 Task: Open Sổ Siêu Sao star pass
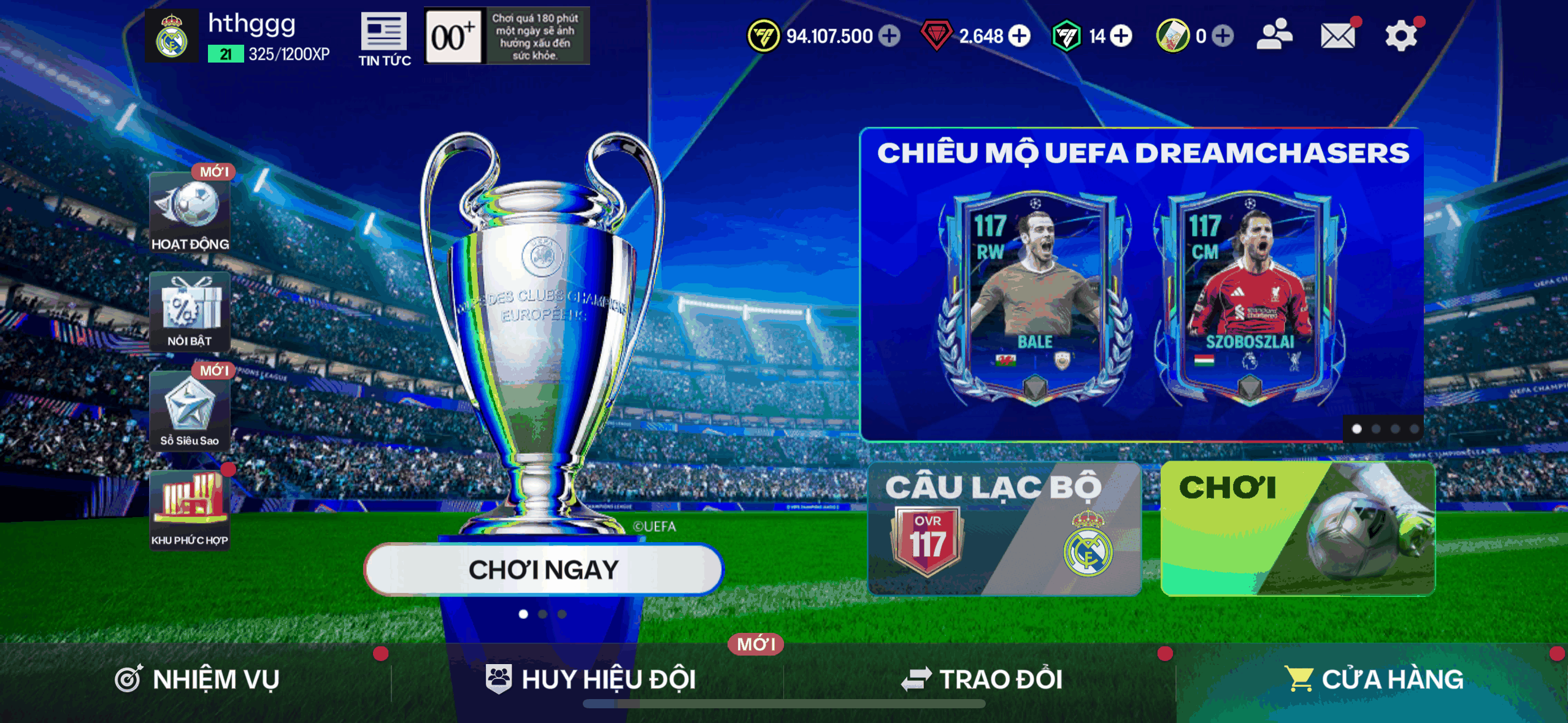[190, 411]
